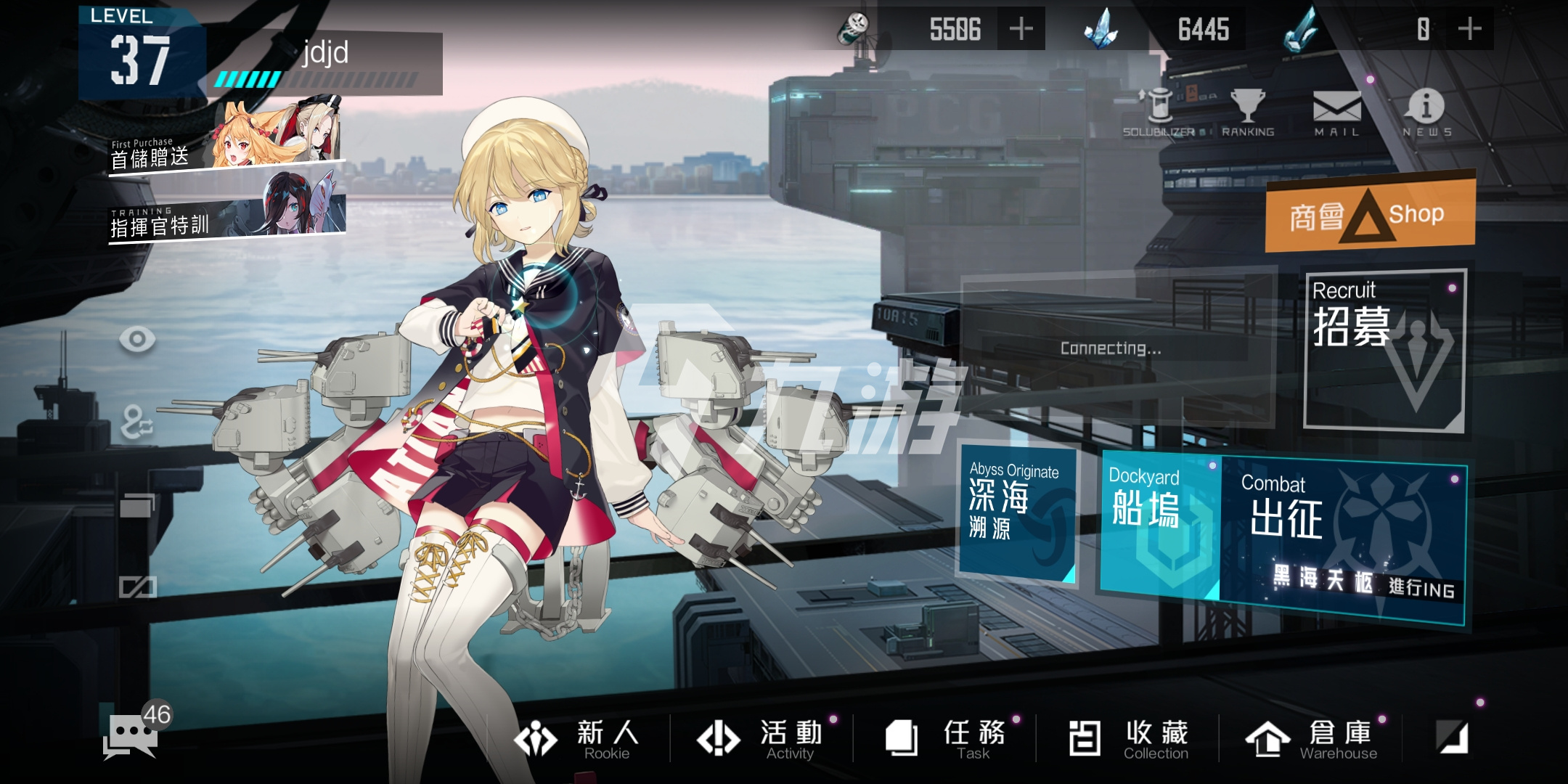Add more battery currency with plus

1021,29
